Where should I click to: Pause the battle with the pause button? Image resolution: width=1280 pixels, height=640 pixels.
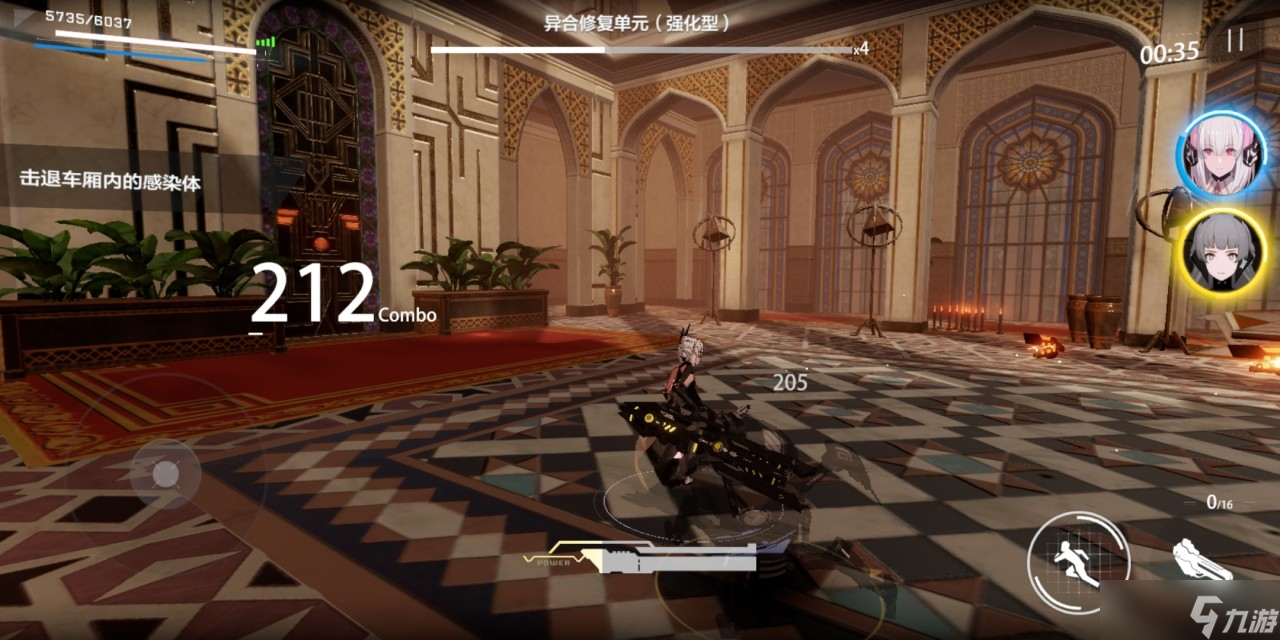click(1236, 40)
